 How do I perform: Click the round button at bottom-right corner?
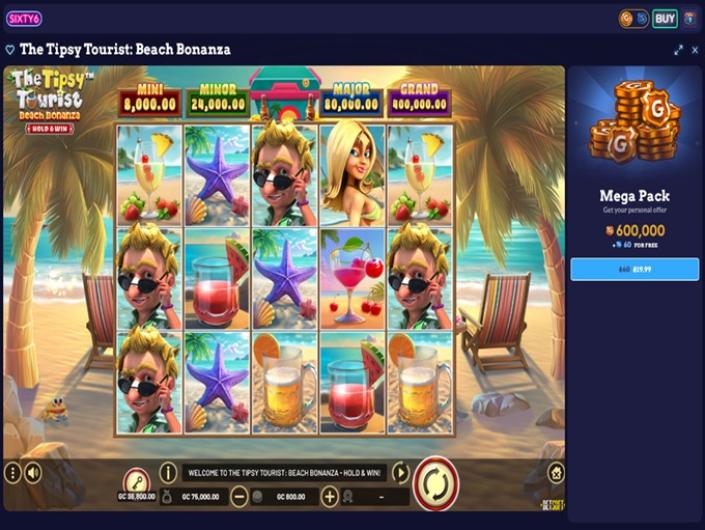(557, 472)
